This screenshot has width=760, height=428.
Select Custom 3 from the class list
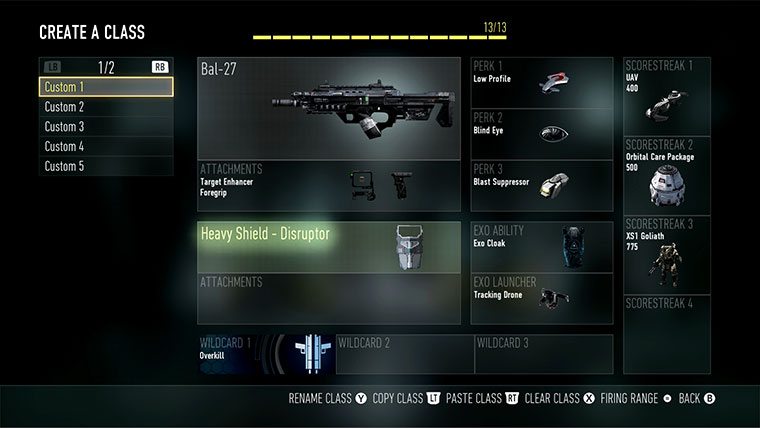(106, 127)
